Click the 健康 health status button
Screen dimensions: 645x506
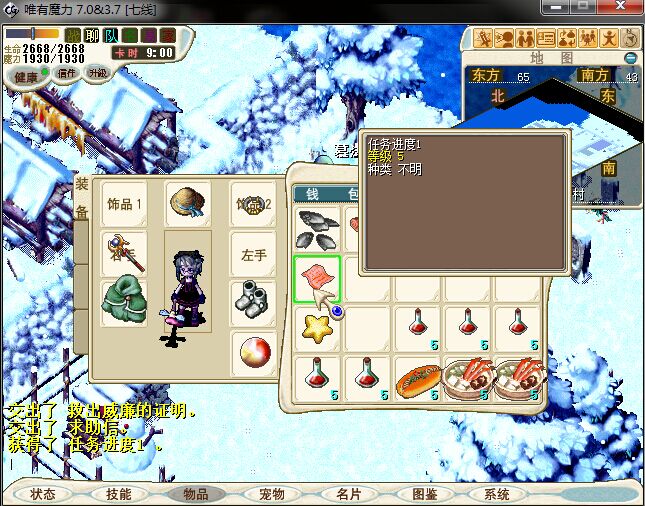coord(25,76)
